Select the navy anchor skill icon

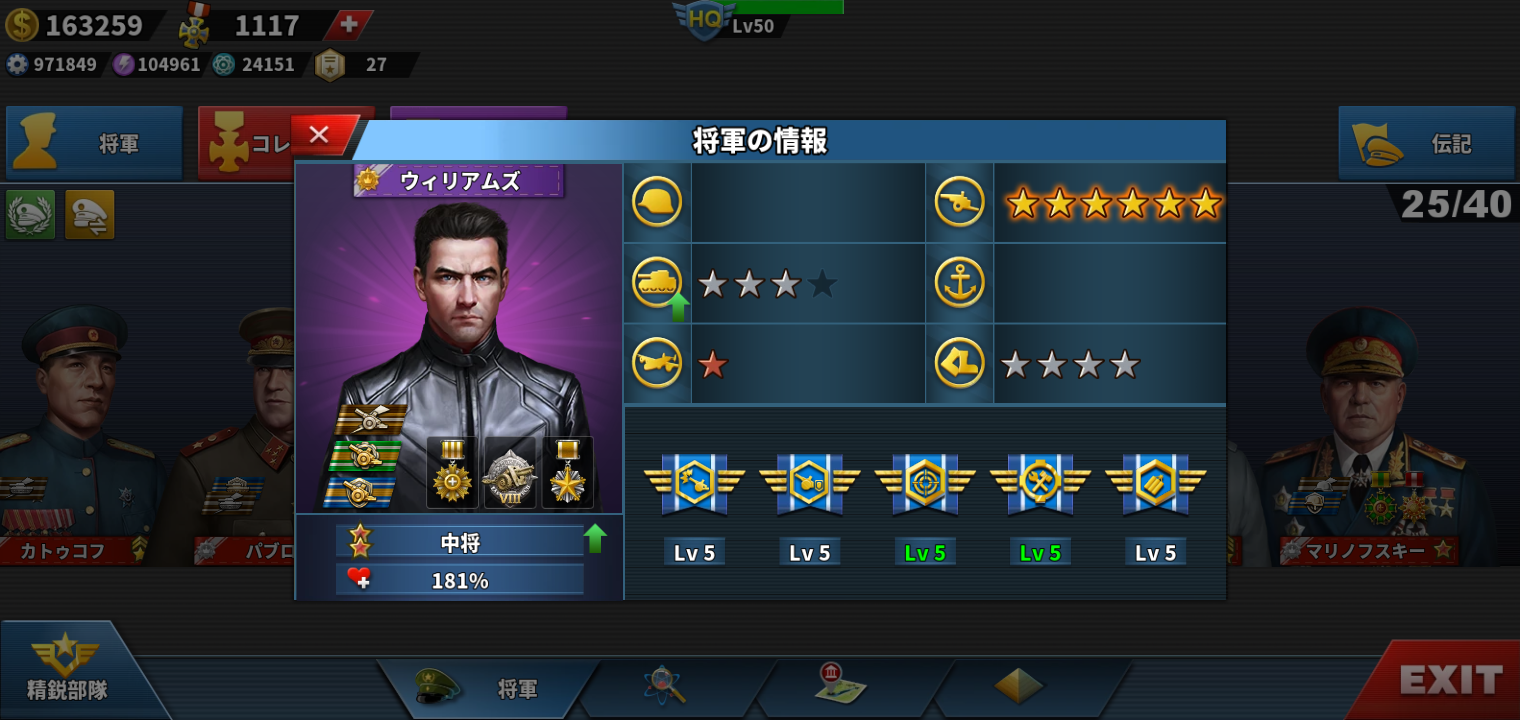pyautogui.click(x=959, y=282)
